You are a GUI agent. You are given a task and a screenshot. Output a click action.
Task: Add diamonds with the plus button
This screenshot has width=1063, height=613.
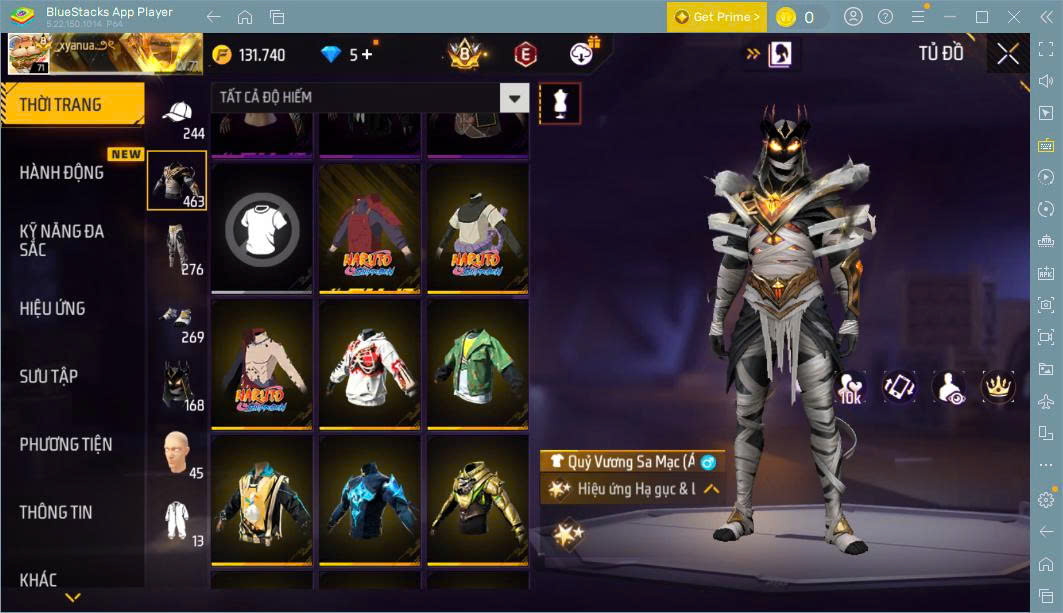pyautogui.click(x=367, y=55)
